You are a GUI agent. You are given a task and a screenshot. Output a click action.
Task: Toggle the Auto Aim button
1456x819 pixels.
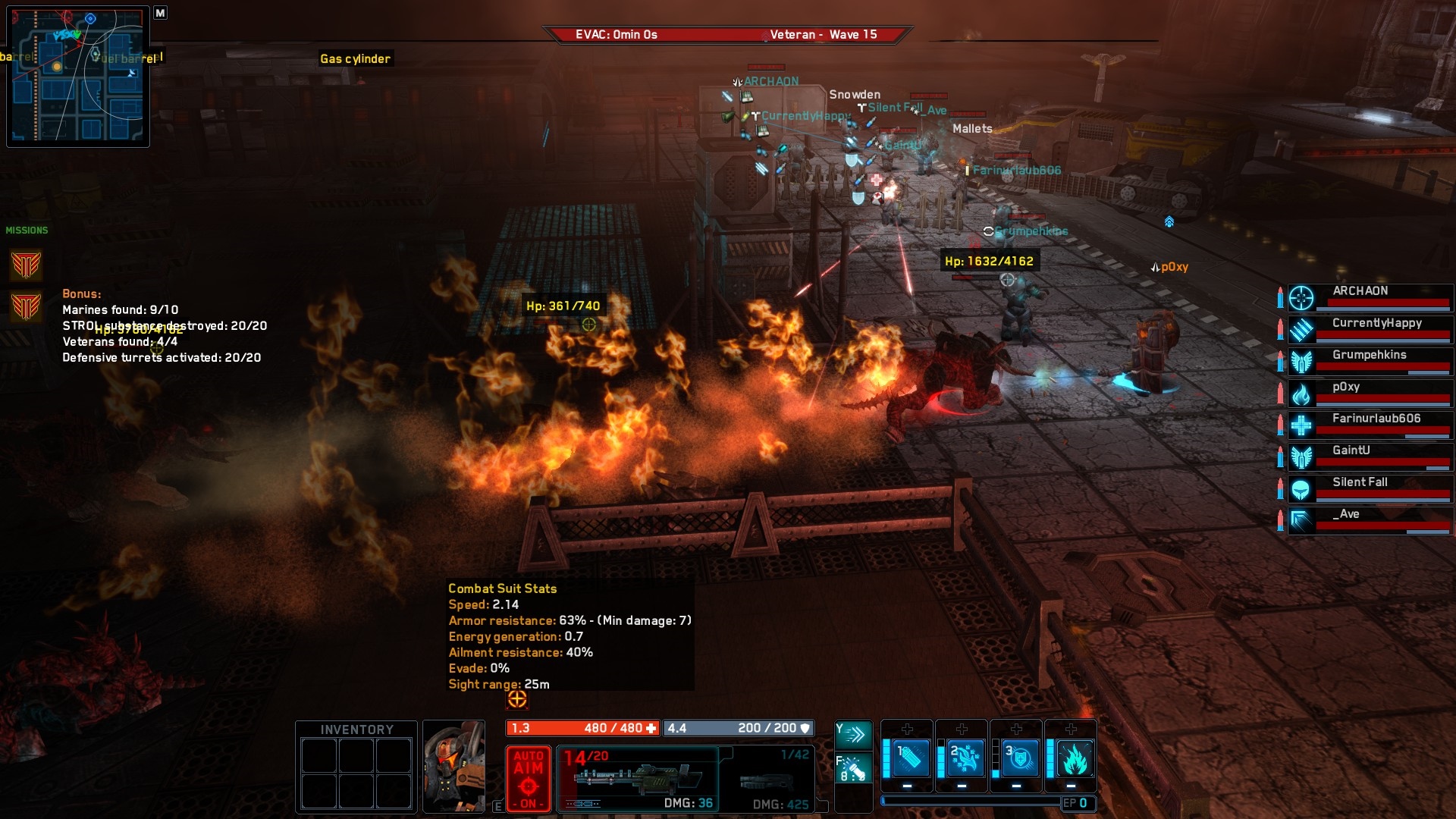point(529,779)
